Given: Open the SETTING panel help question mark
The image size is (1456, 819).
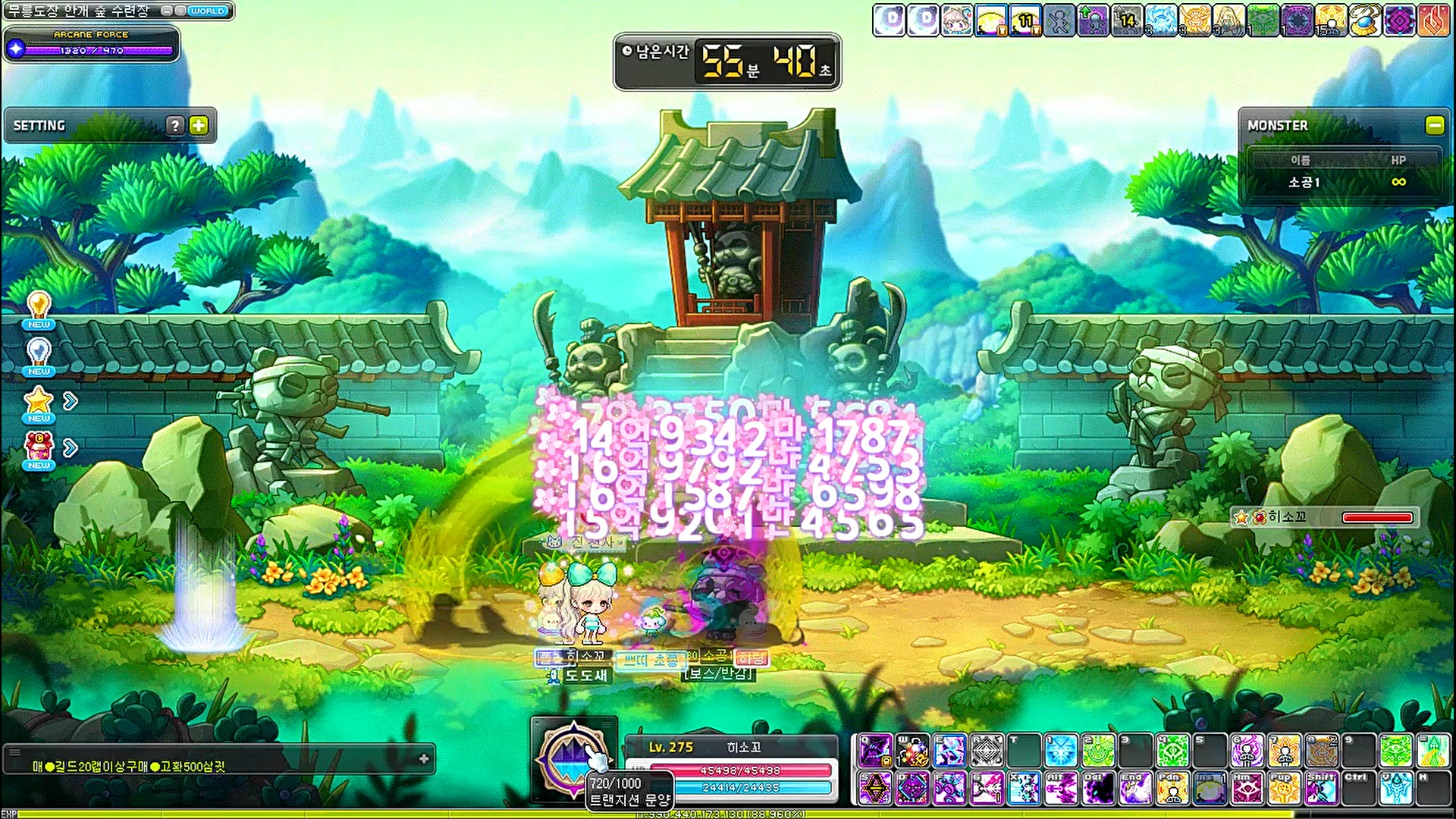Looking at the screenshot, I should (175, 125).
